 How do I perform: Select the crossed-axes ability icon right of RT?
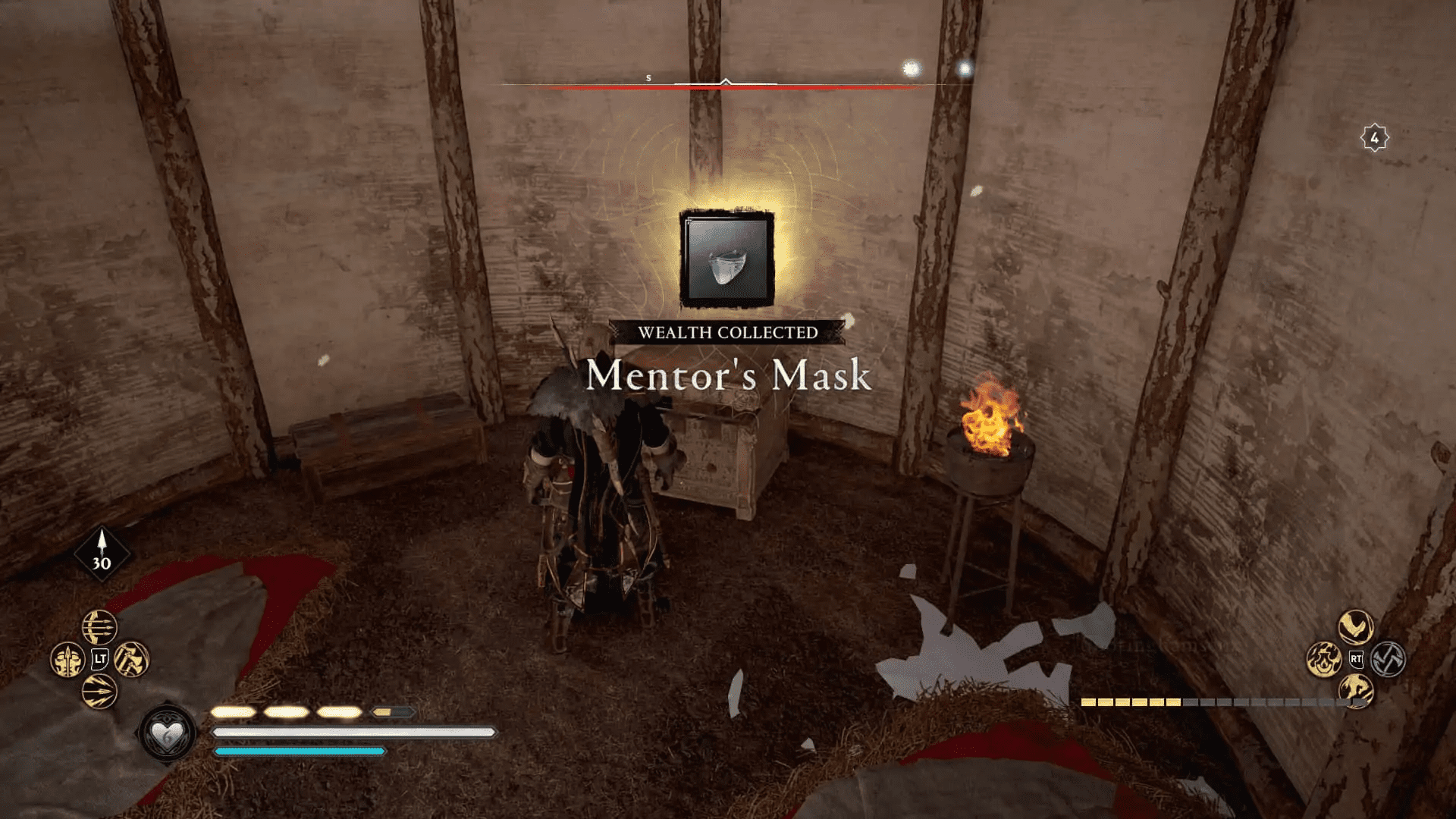click(x=1388, y=659)
